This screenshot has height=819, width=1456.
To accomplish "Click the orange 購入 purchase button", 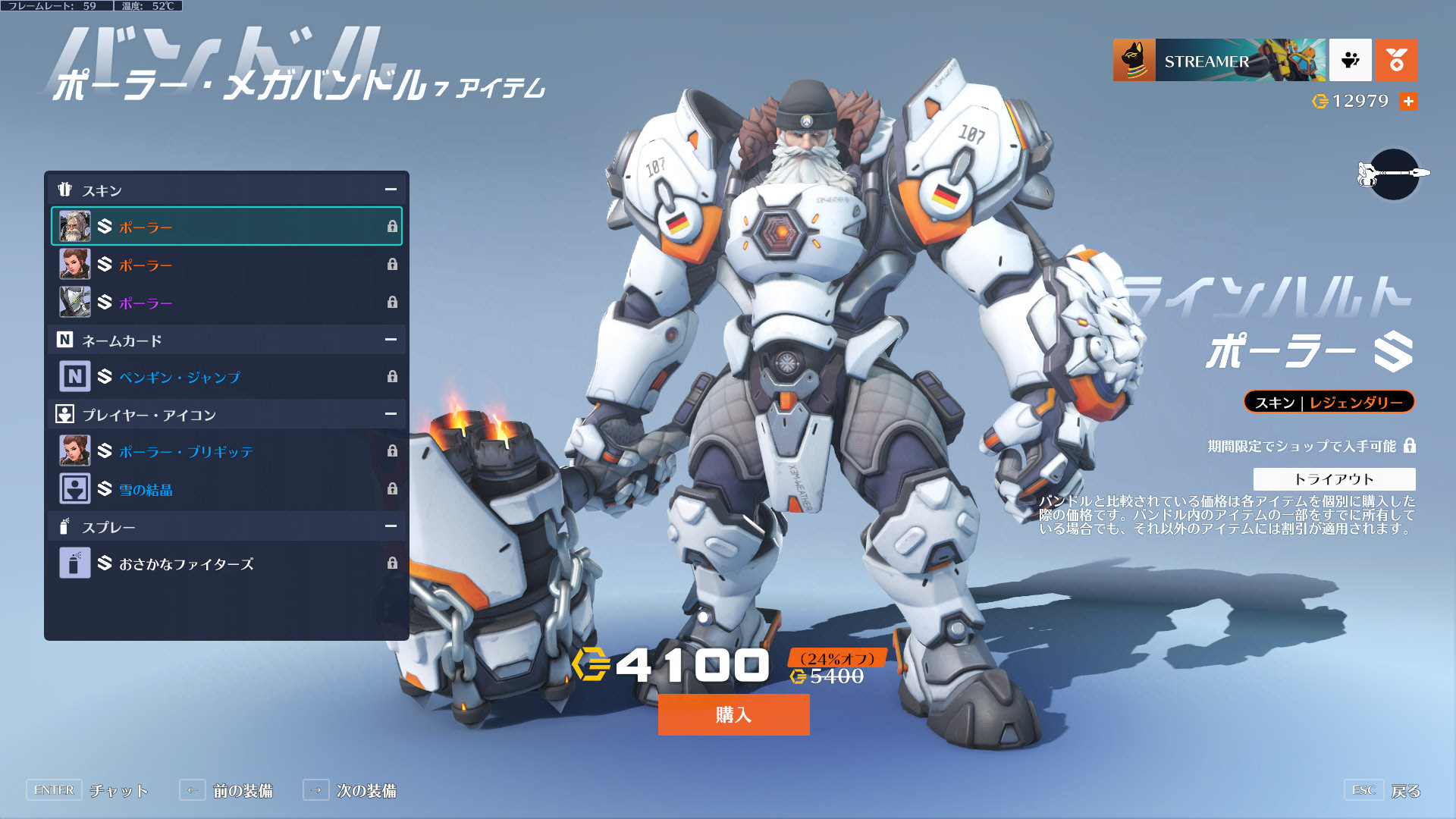I will pyautogui.click(x=733, y=714).
